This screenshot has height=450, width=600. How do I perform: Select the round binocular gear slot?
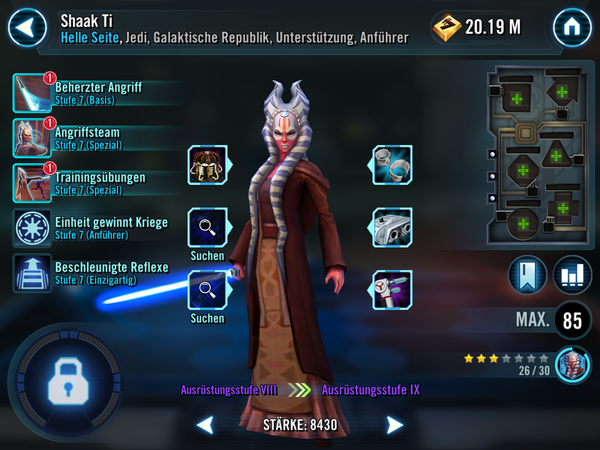(392, 165)
